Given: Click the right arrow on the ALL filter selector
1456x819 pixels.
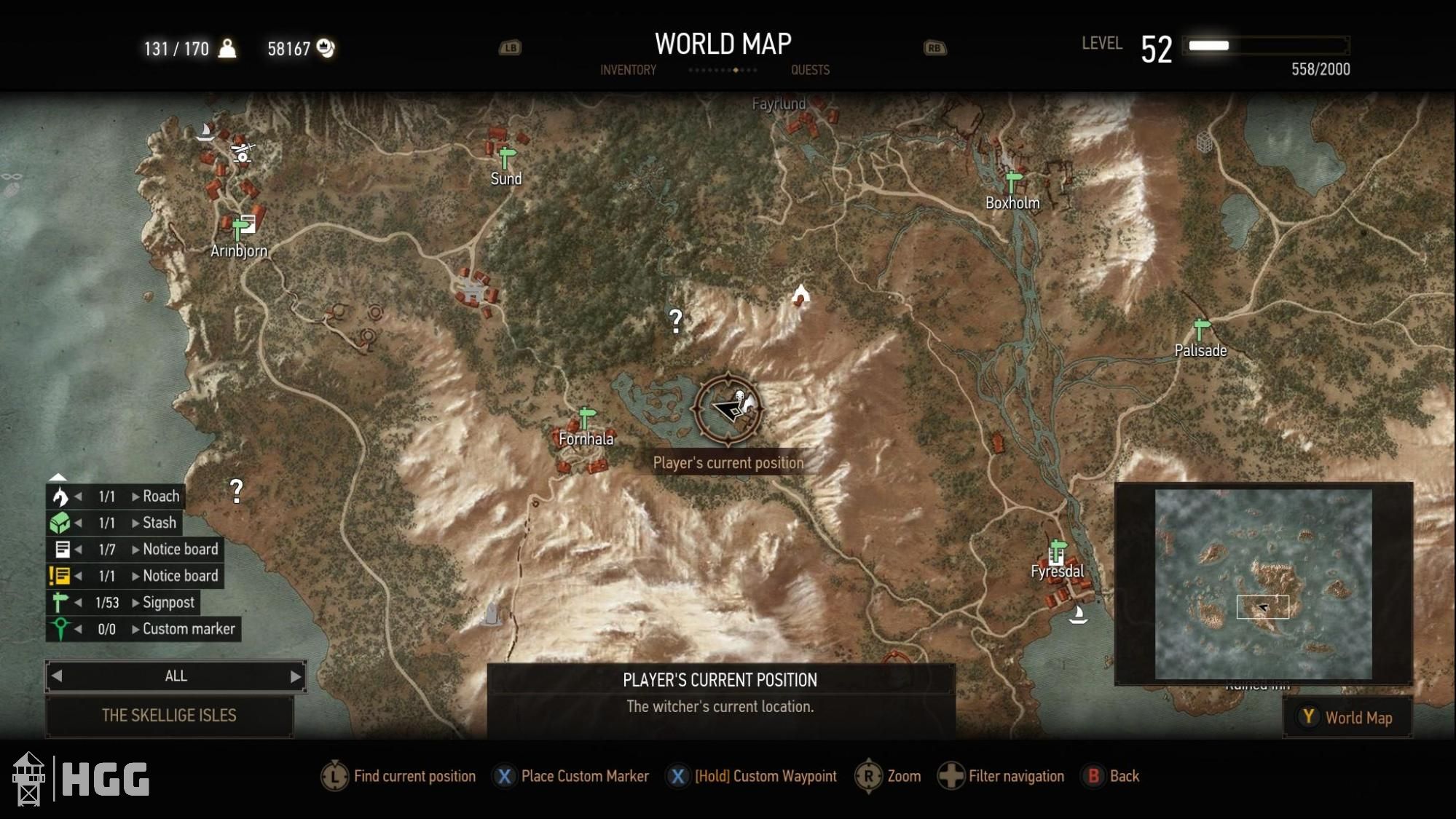Looking at the screenshot, I should tap(295, 676).
